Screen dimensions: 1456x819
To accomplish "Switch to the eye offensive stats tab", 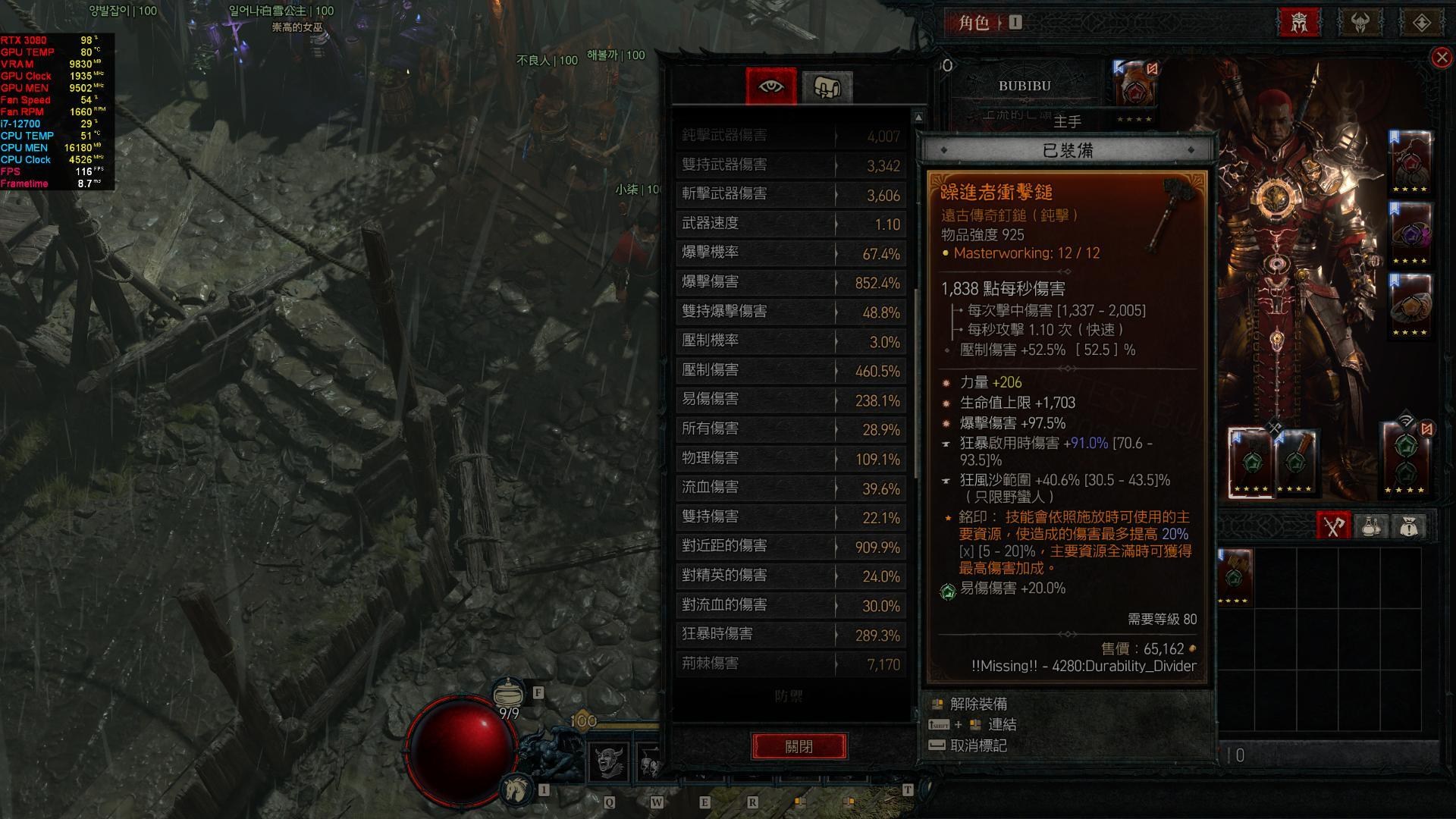I will point(771,86).
